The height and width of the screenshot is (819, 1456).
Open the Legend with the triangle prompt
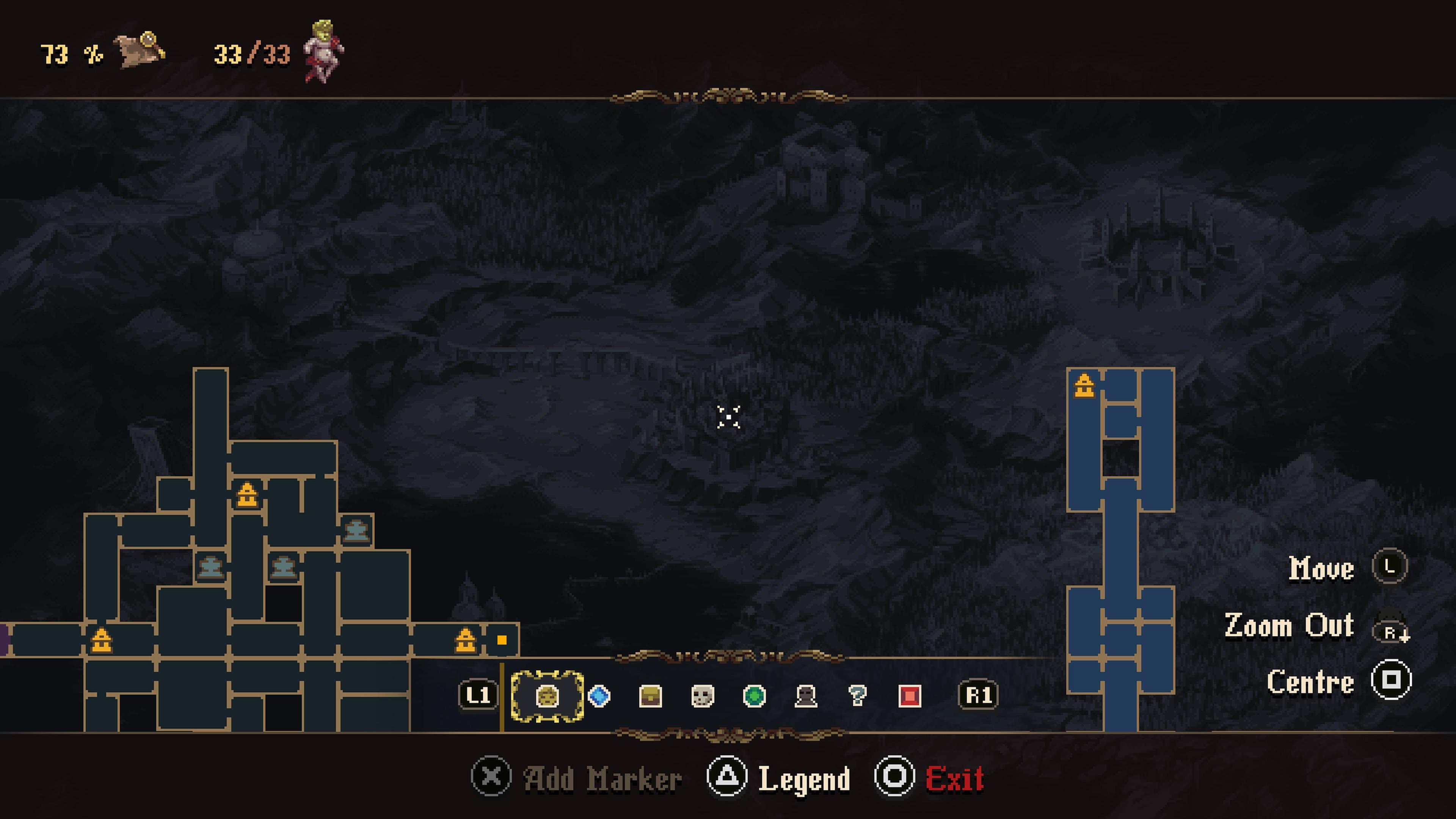click(728, 777)
